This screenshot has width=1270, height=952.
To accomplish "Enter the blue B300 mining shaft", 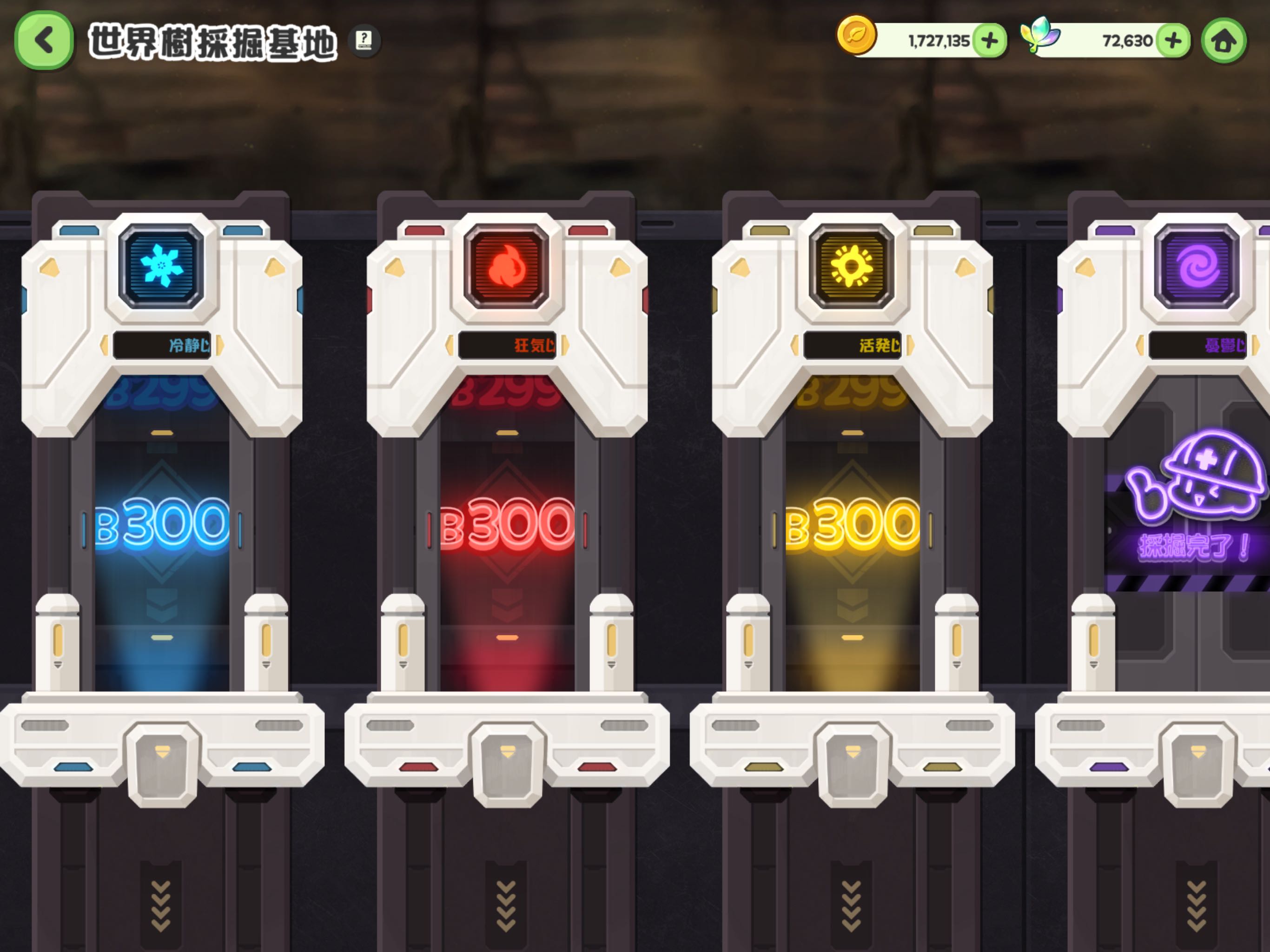I will coord(162,522).
